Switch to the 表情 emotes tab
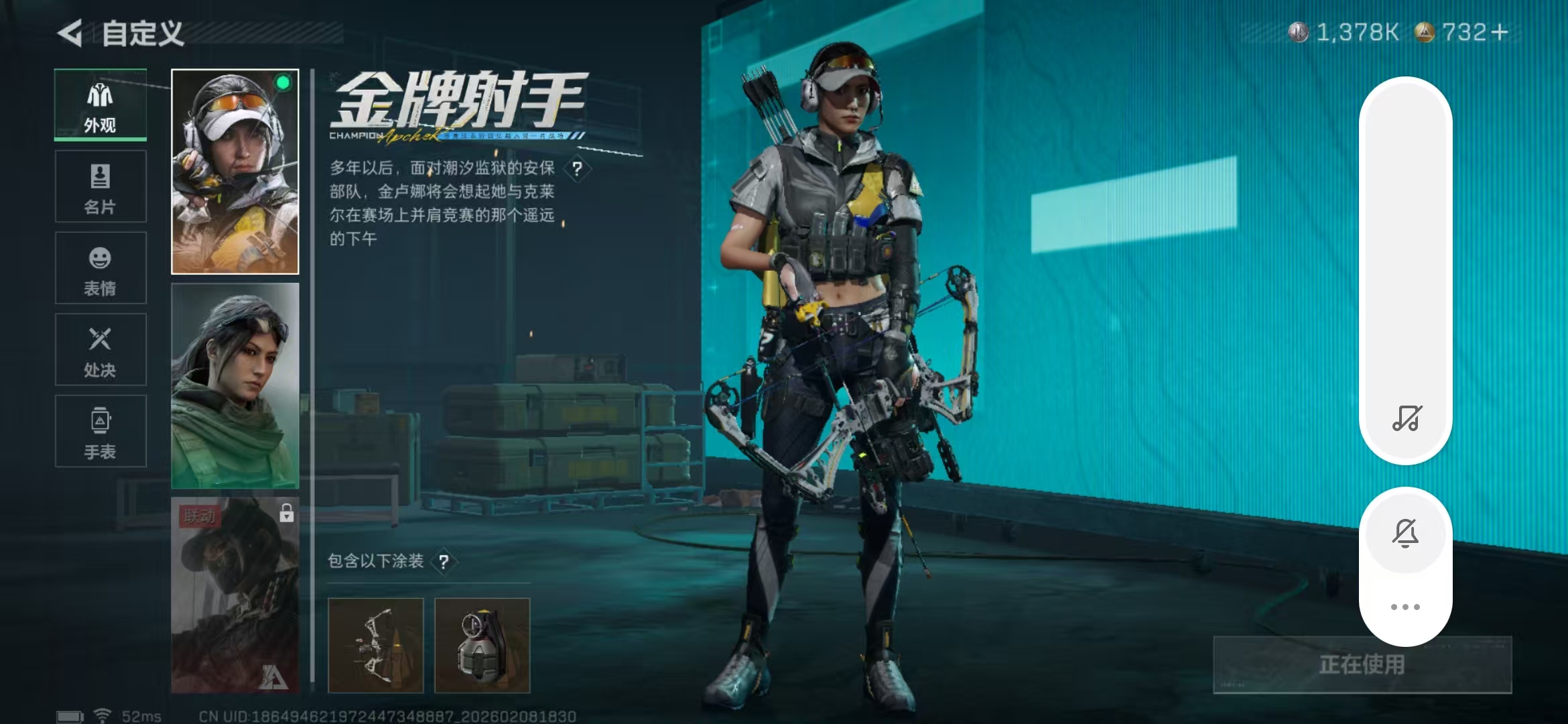This screenshot has width=1568, height=724. coord(99,266)
